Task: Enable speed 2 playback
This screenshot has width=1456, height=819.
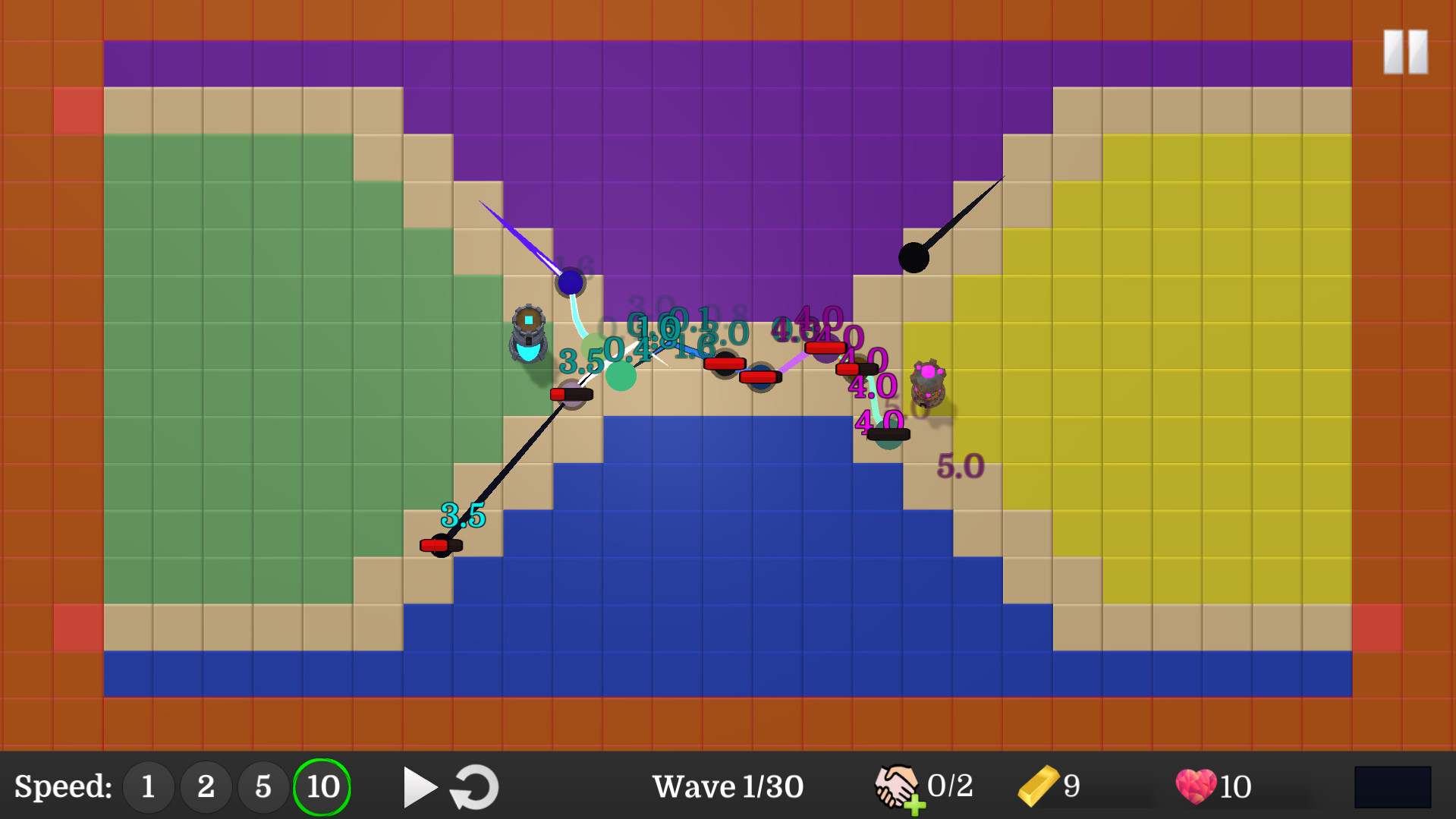Action: (206, 786)
